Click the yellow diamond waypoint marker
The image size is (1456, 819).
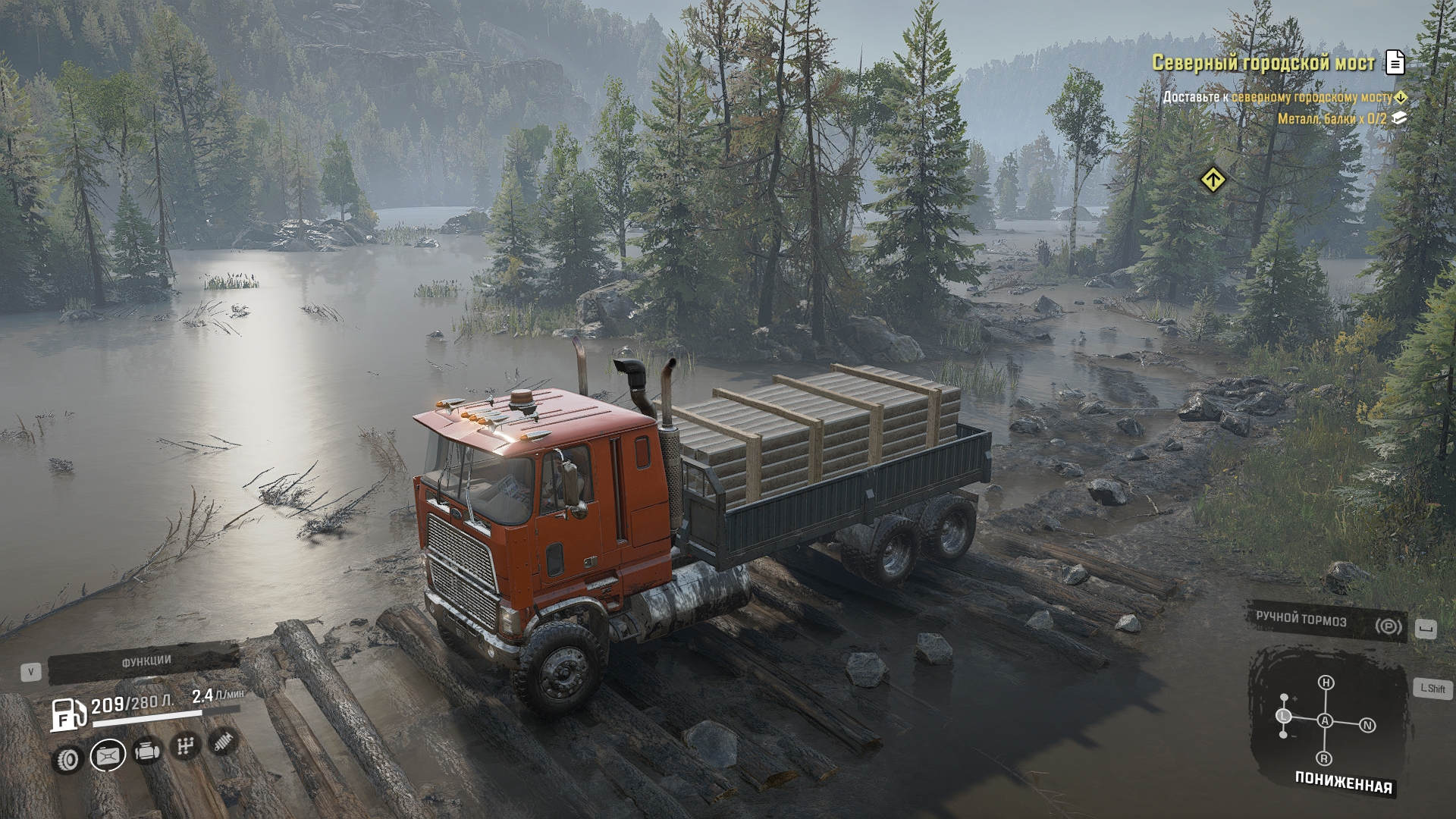coord(1213,180)
